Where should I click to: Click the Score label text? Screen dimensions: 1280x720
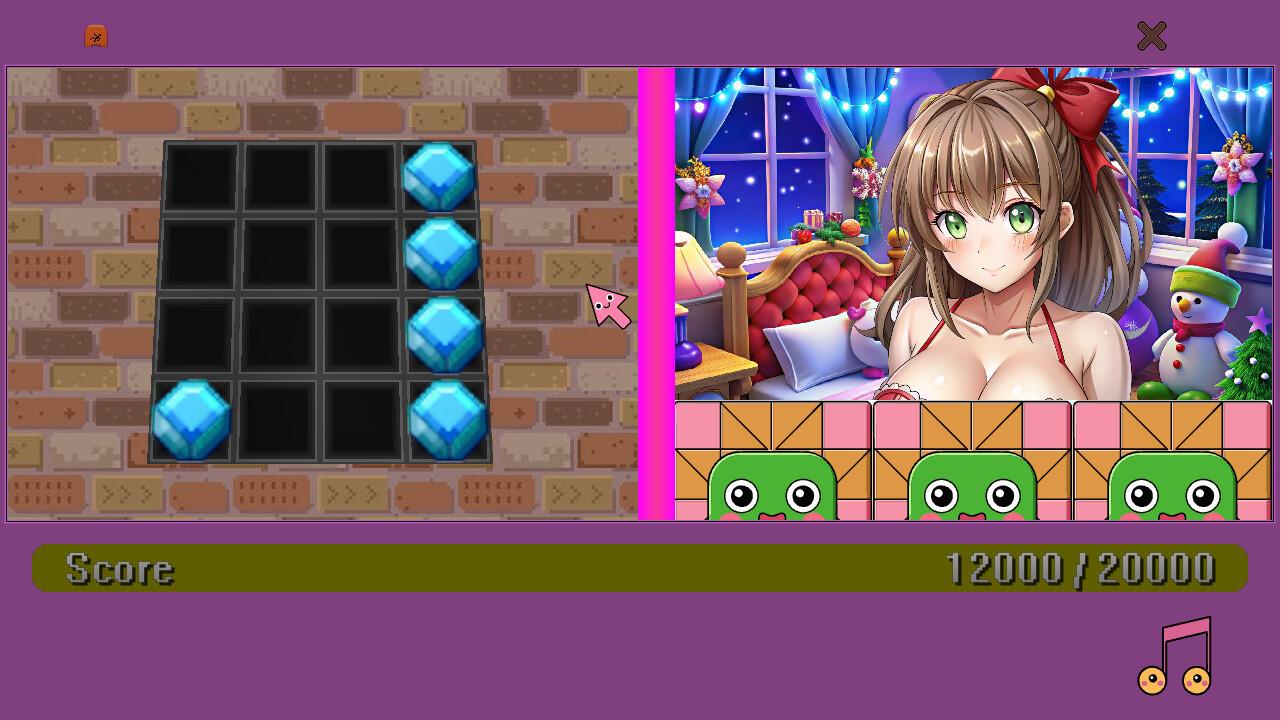[119, 569]
